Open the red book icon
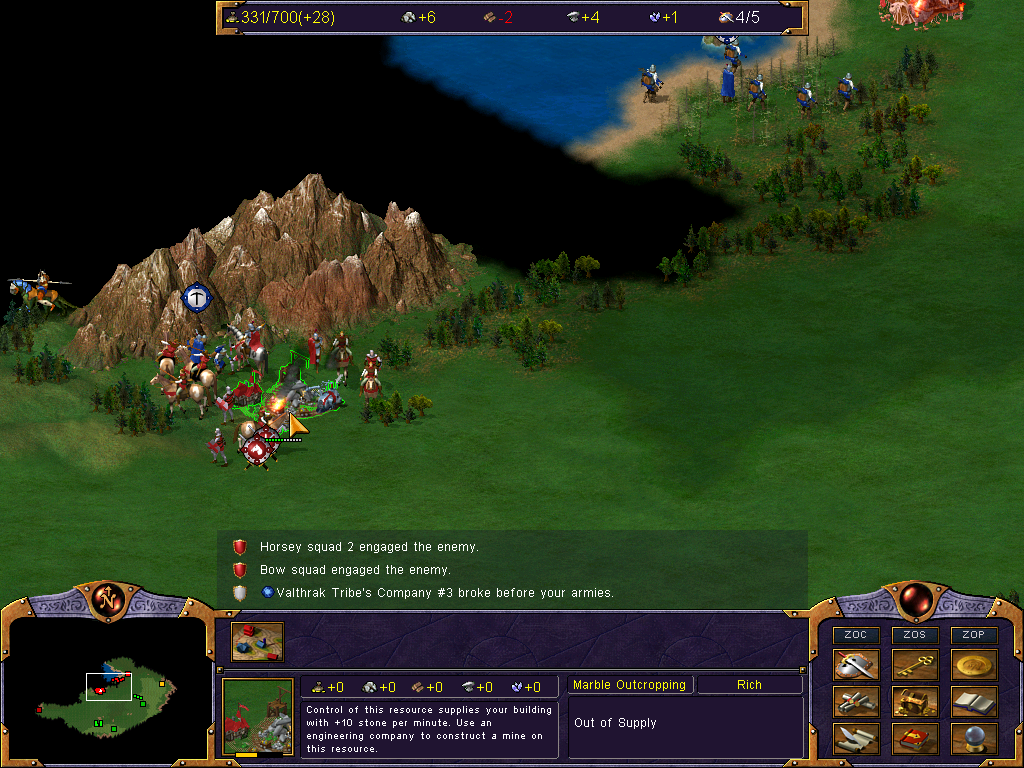Screen dimensions: 1024x768 coord(915,739)
